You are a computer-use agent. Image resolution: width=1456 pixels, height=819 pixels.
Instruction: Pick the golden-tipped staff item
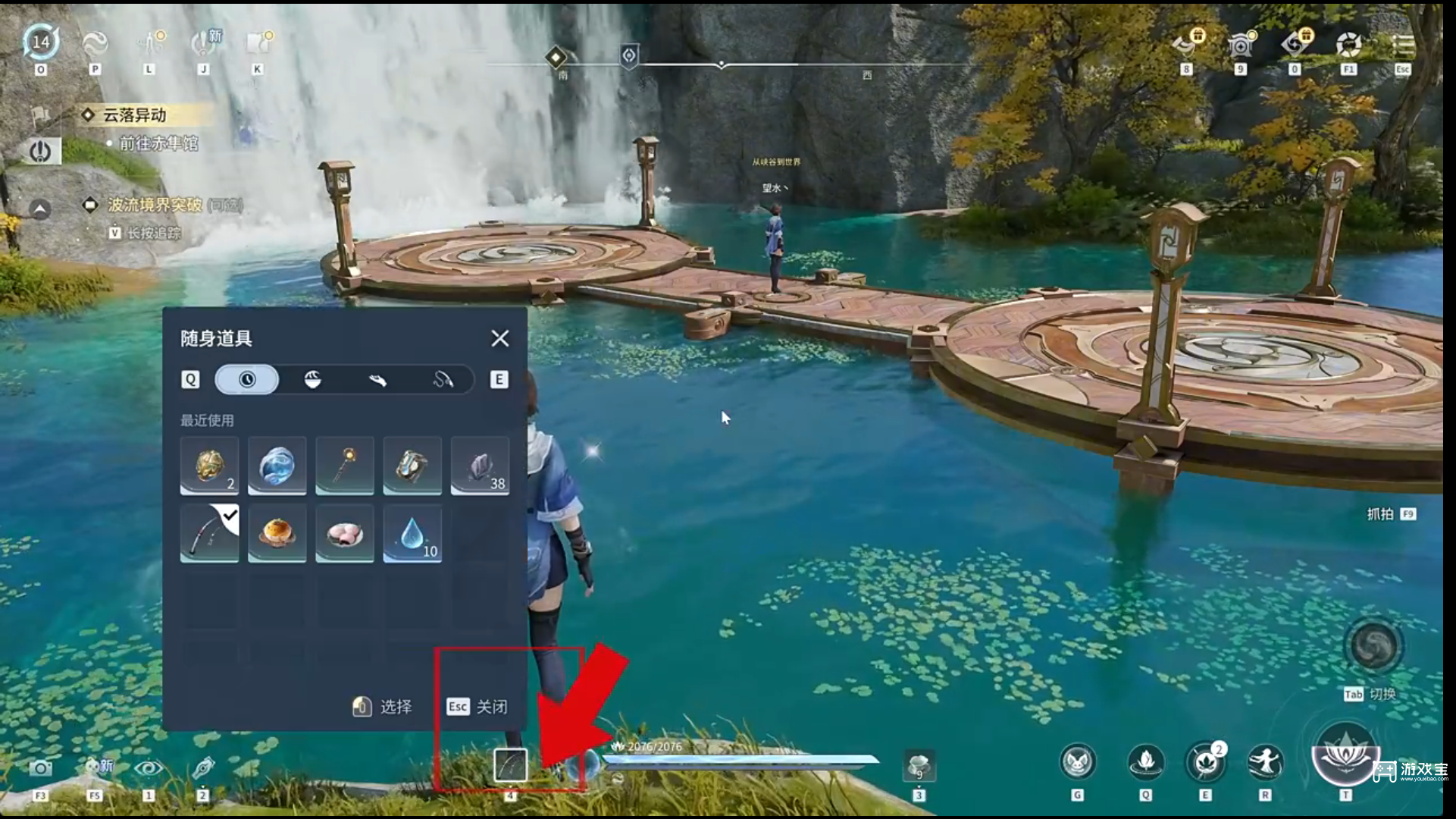tap(345, 465)
